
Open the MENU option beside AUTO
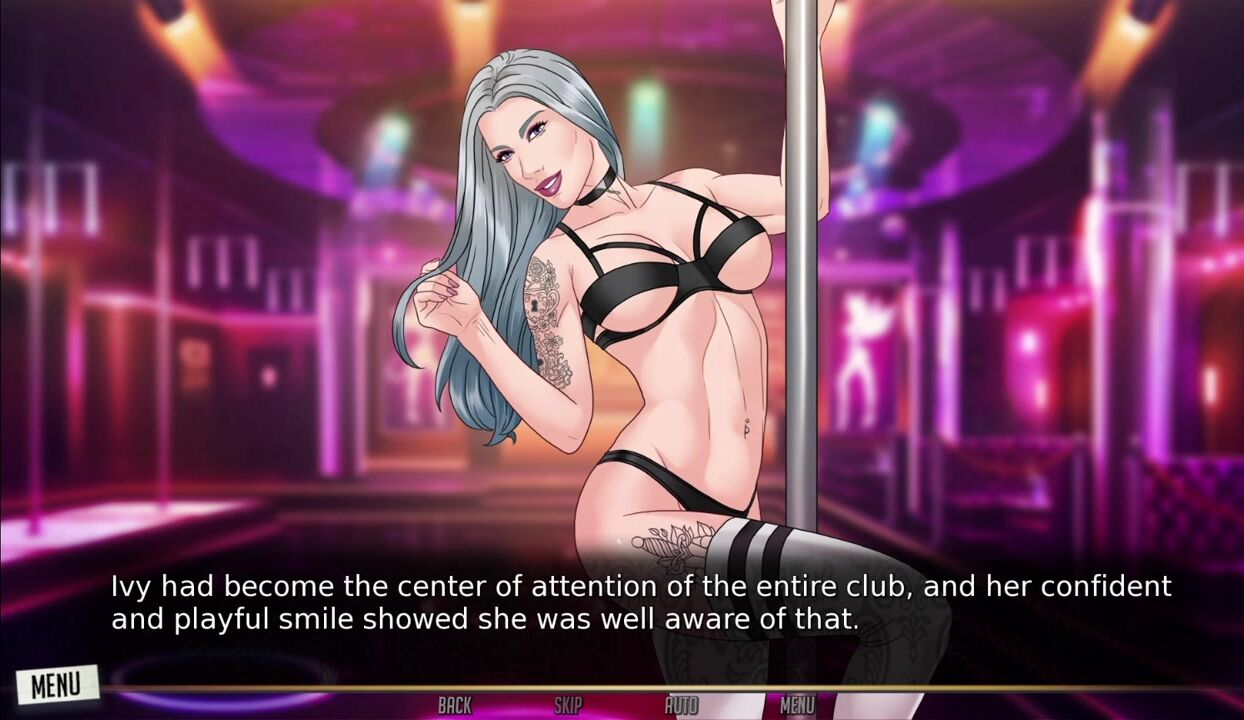[x=797, y=706]
